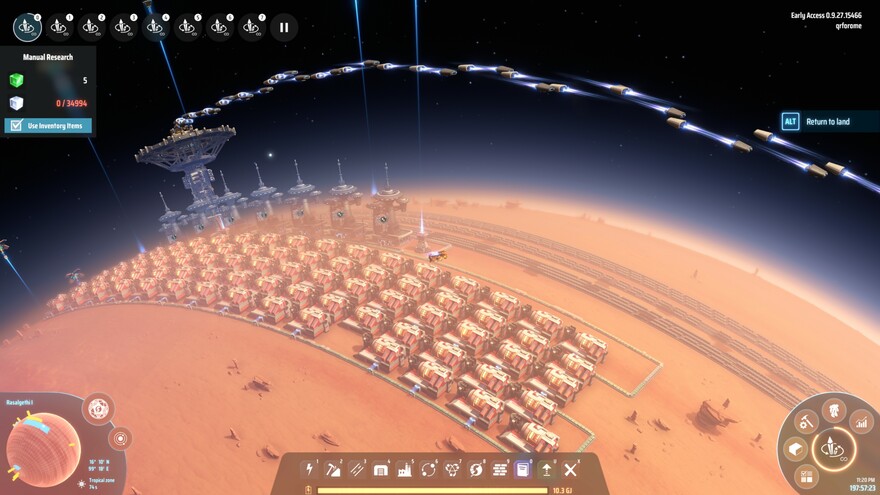Pause the research queue
Image resolution: width=880 pixels, height=495 pixels.
pos(284,28)
